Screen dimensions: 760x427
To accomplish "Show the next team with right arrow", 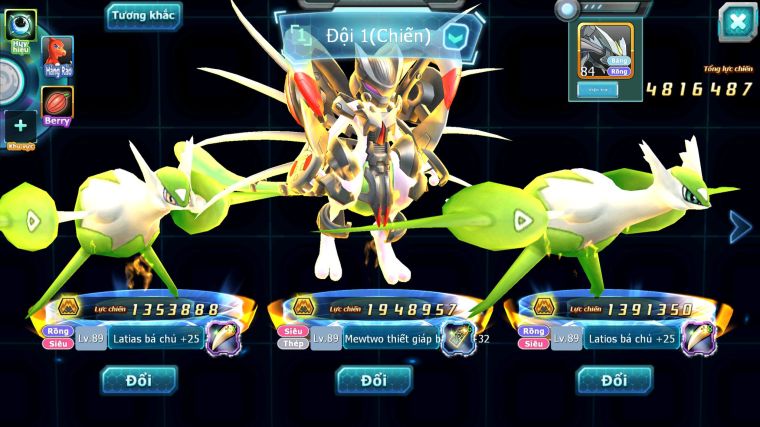I will [x=740, y=227].
